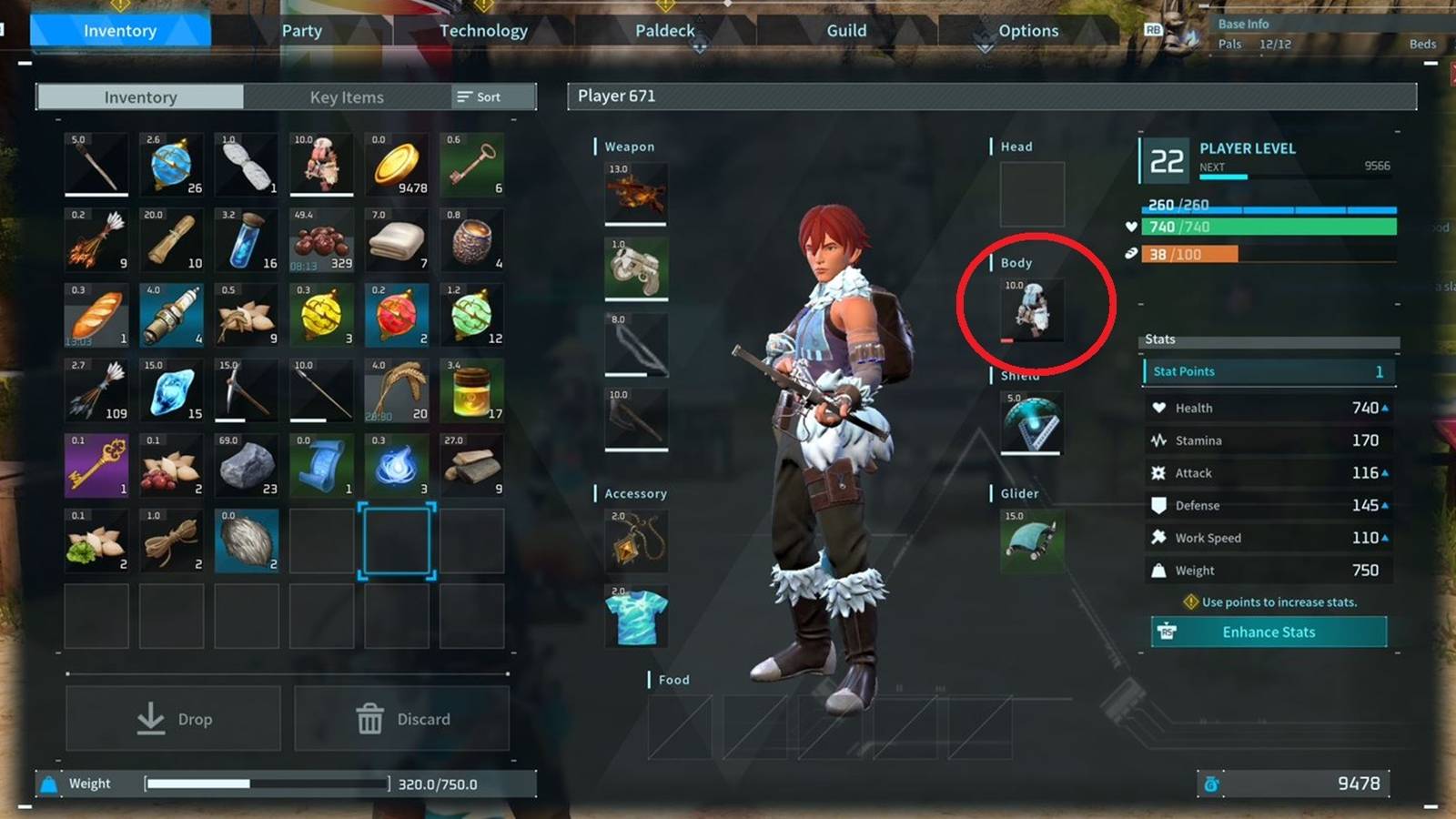The width and height of the screenshot is (1456, 819).
Task: Click the purple key item
Action: pos(96,465)
